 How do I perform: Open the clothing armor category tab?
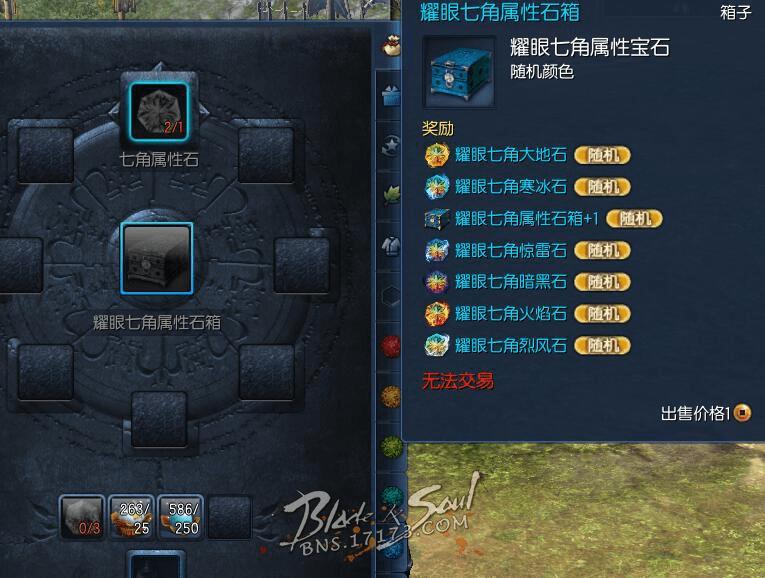(x=391, y=243)
